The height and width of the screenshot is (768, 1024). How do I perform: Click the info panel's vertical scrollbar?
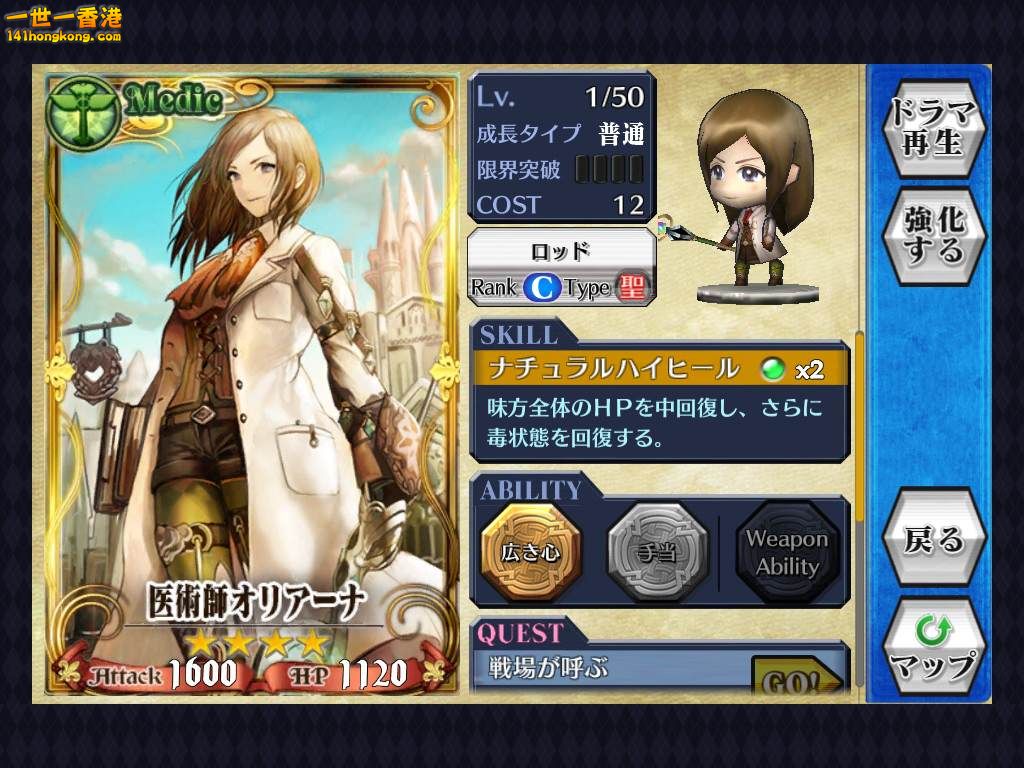click(859, 430)
